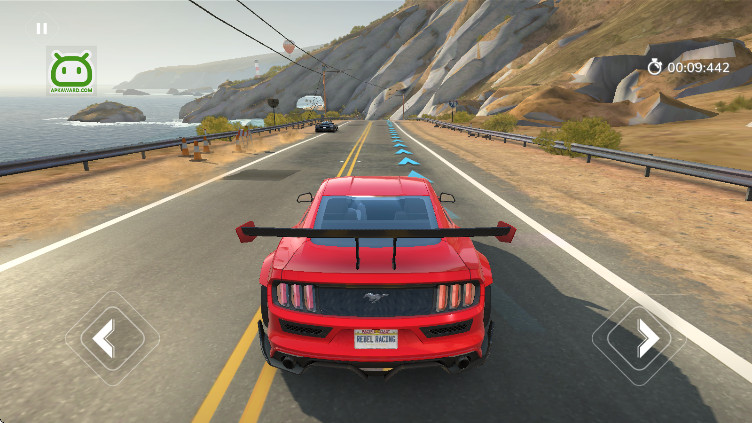Screen dimensions: 752x423
Task: Click the green android APKVIVARD logo
Action: coord(71,71)
